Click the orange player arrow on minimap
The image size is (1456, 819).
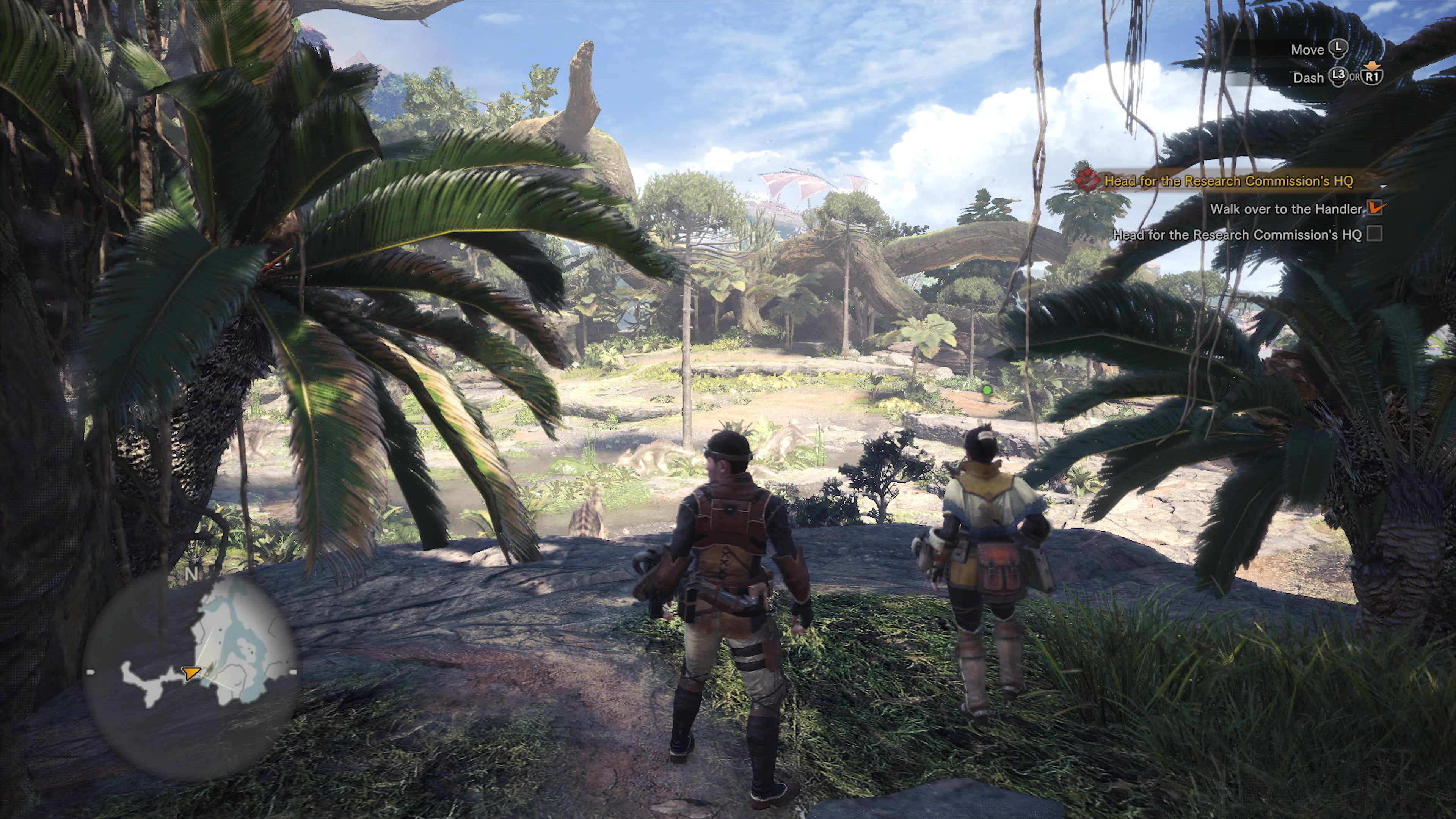tap(191, 673)
